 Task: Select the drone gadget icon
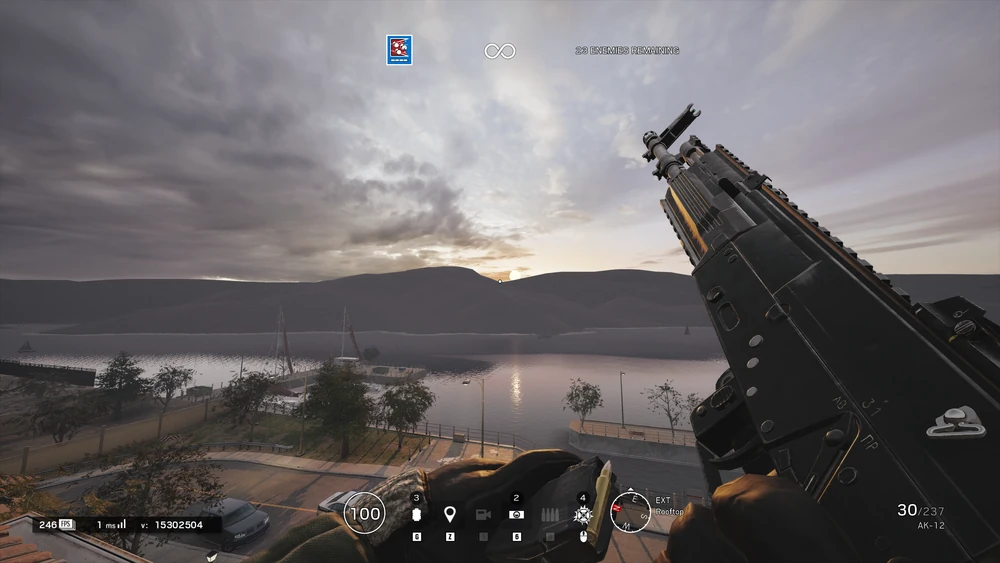[x=516, y=514]
